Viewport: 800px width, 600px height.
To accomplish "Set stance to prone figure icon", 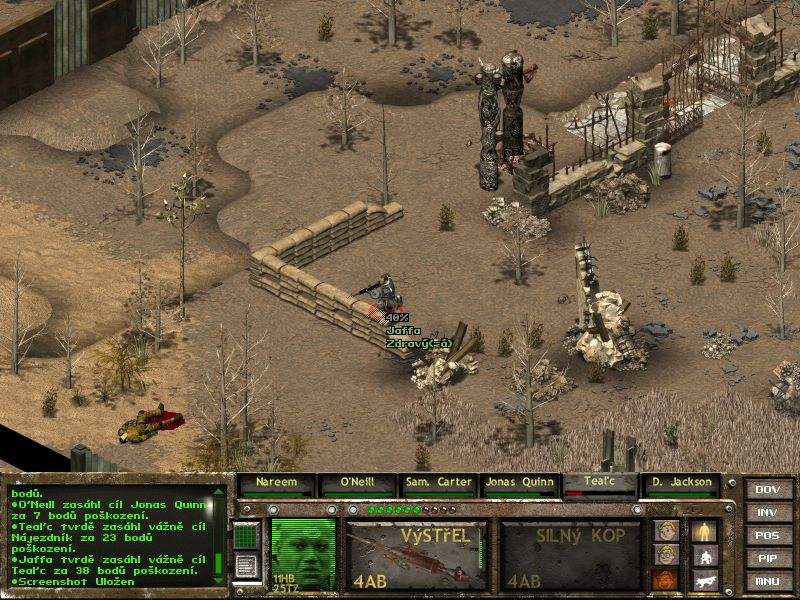I will point(704,579).
